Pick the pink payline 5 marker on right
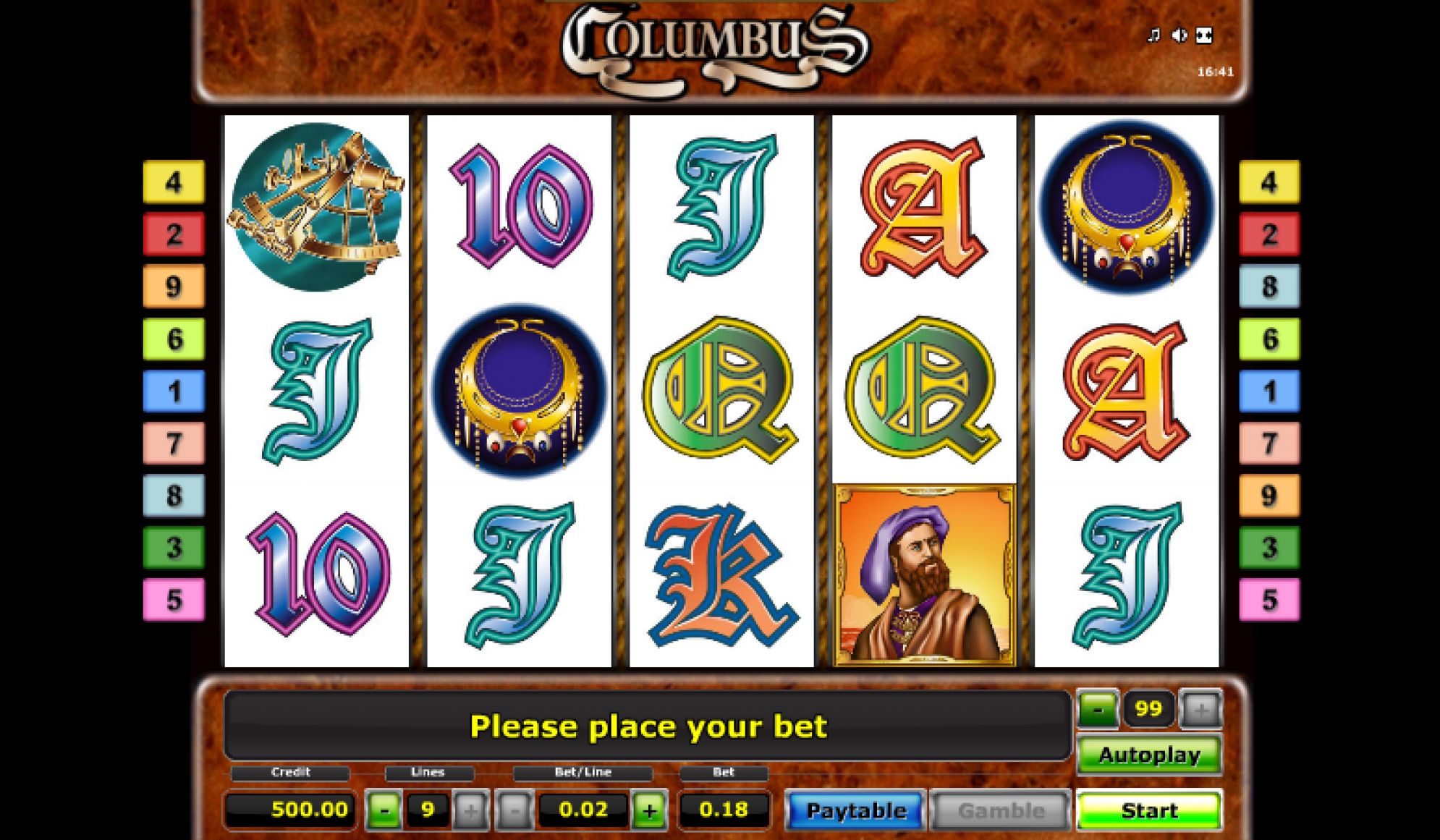Screen dimensions: 1440x840 coord(1269,600)
